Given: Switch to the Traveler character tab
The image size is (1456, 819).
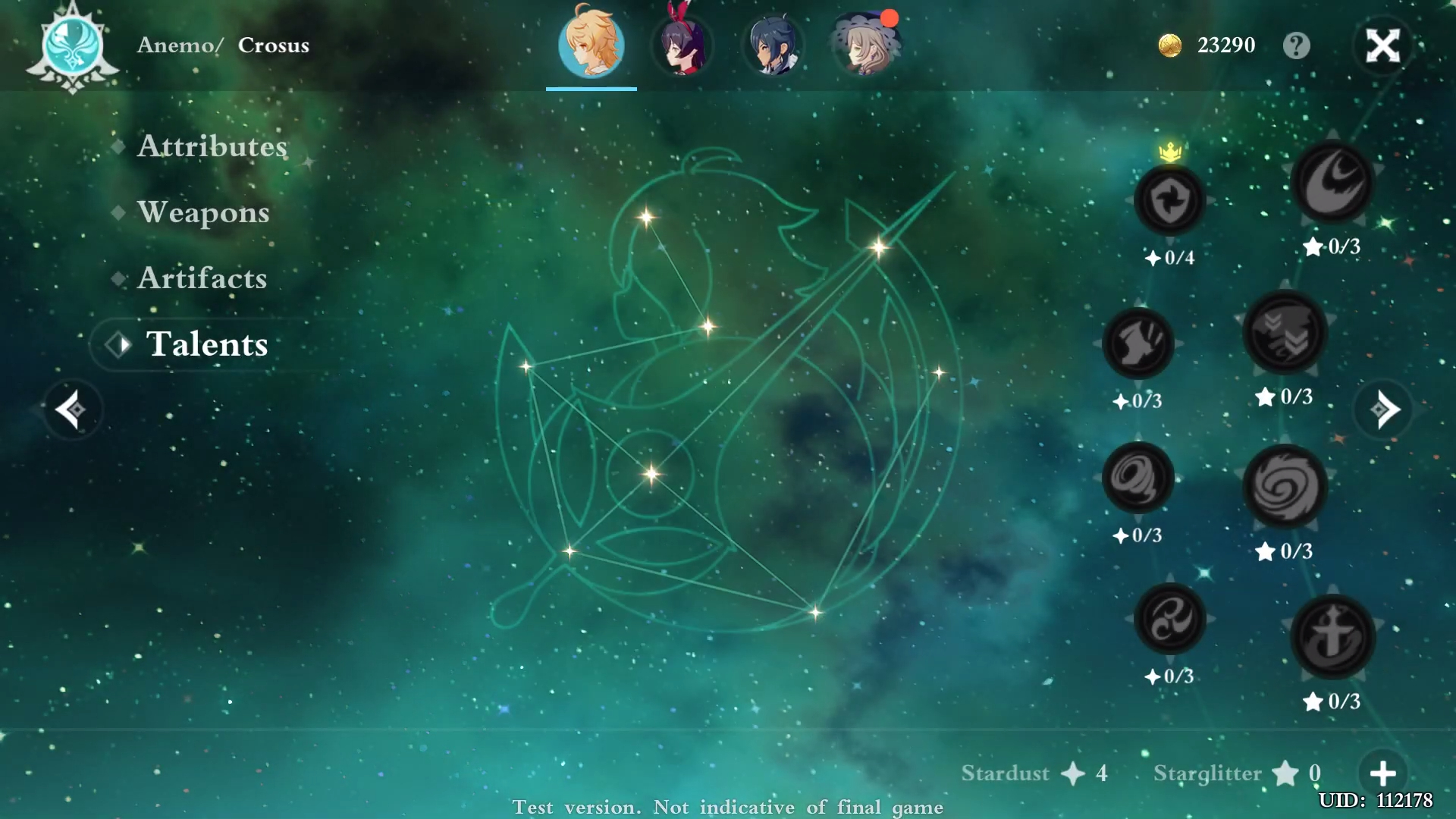Looking at the screenshot, I should pos(591,47).
